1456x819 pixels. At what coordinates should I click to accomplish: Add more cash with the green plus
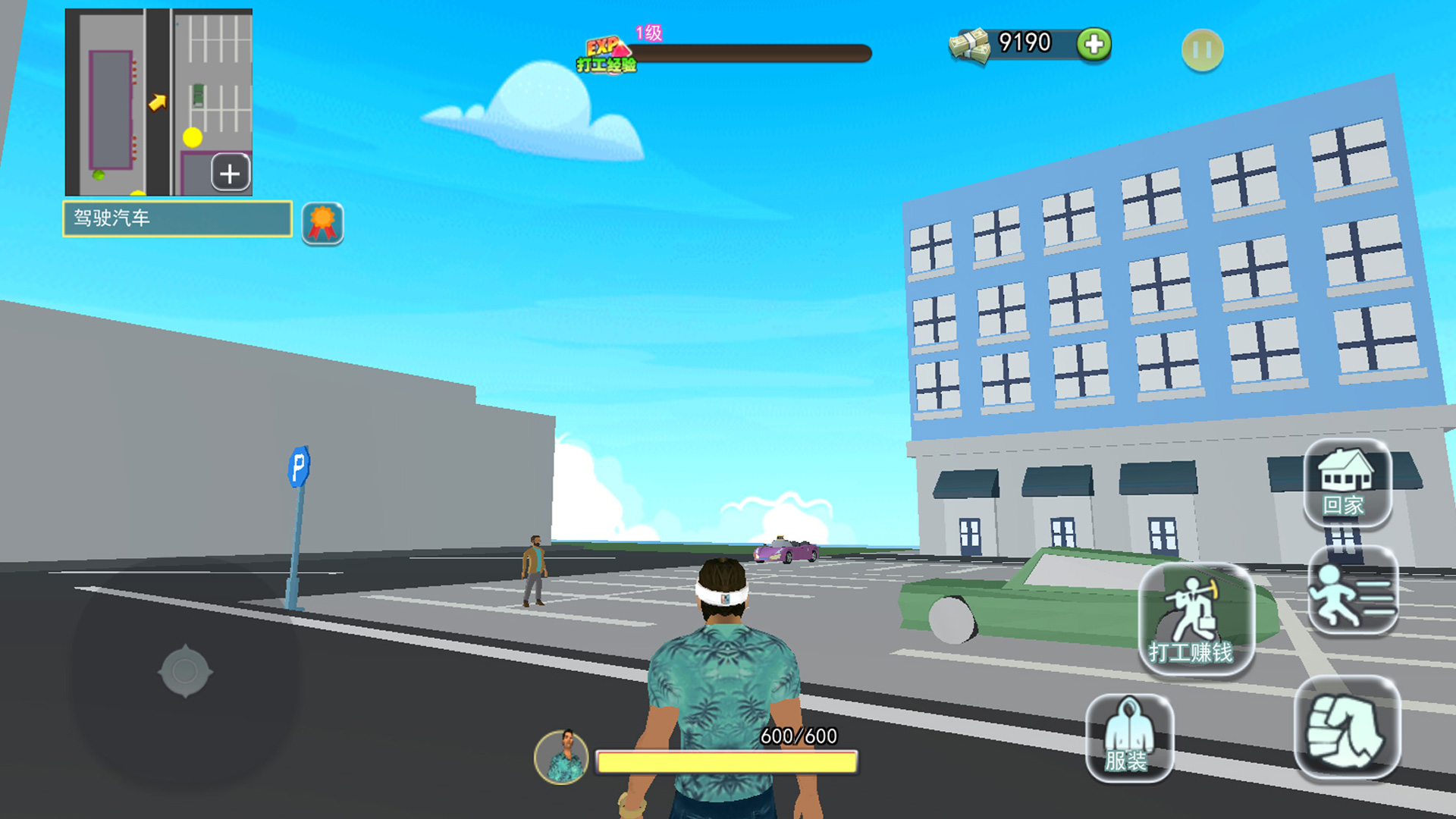pyautogui.click(x=1094, y=44)
